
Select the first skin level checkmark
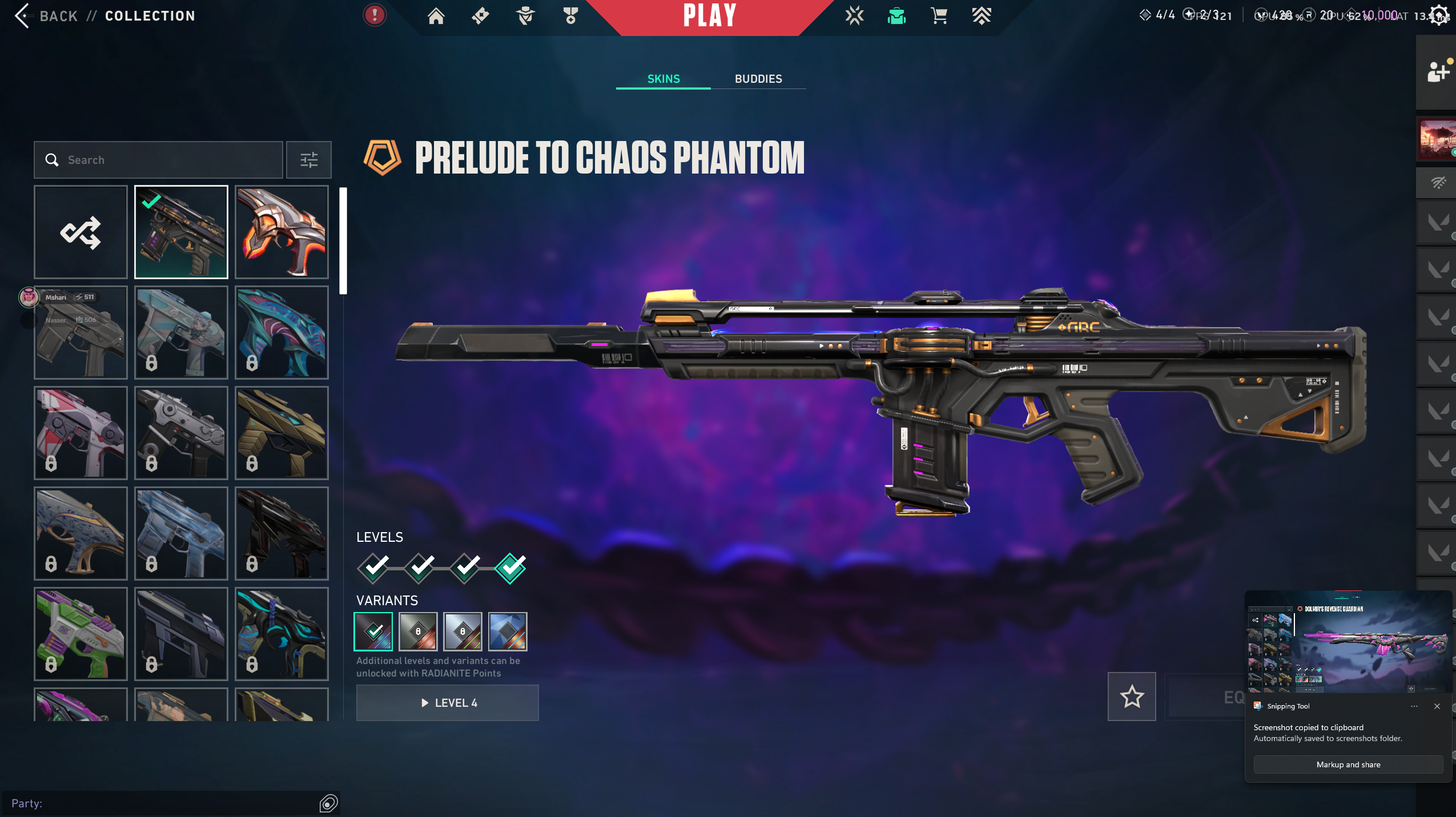click(x=373, y=568)
